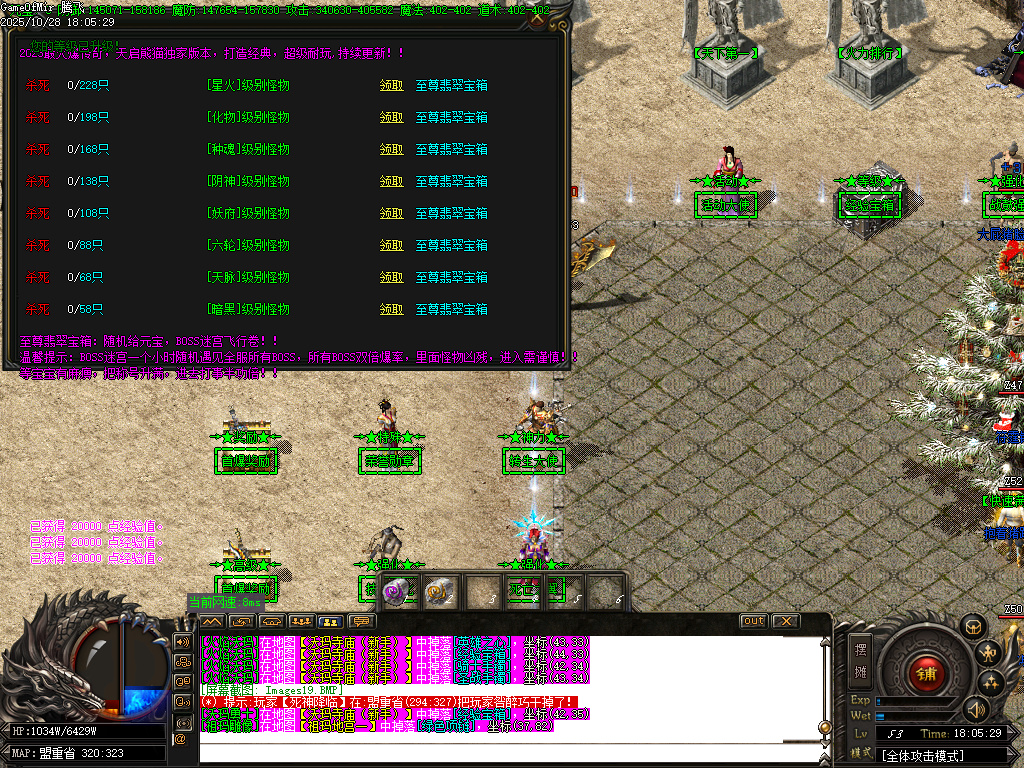Viewport: 1024px width, 768px height.
Task: Open the skills sparkle icon
Action: (992, 684)
